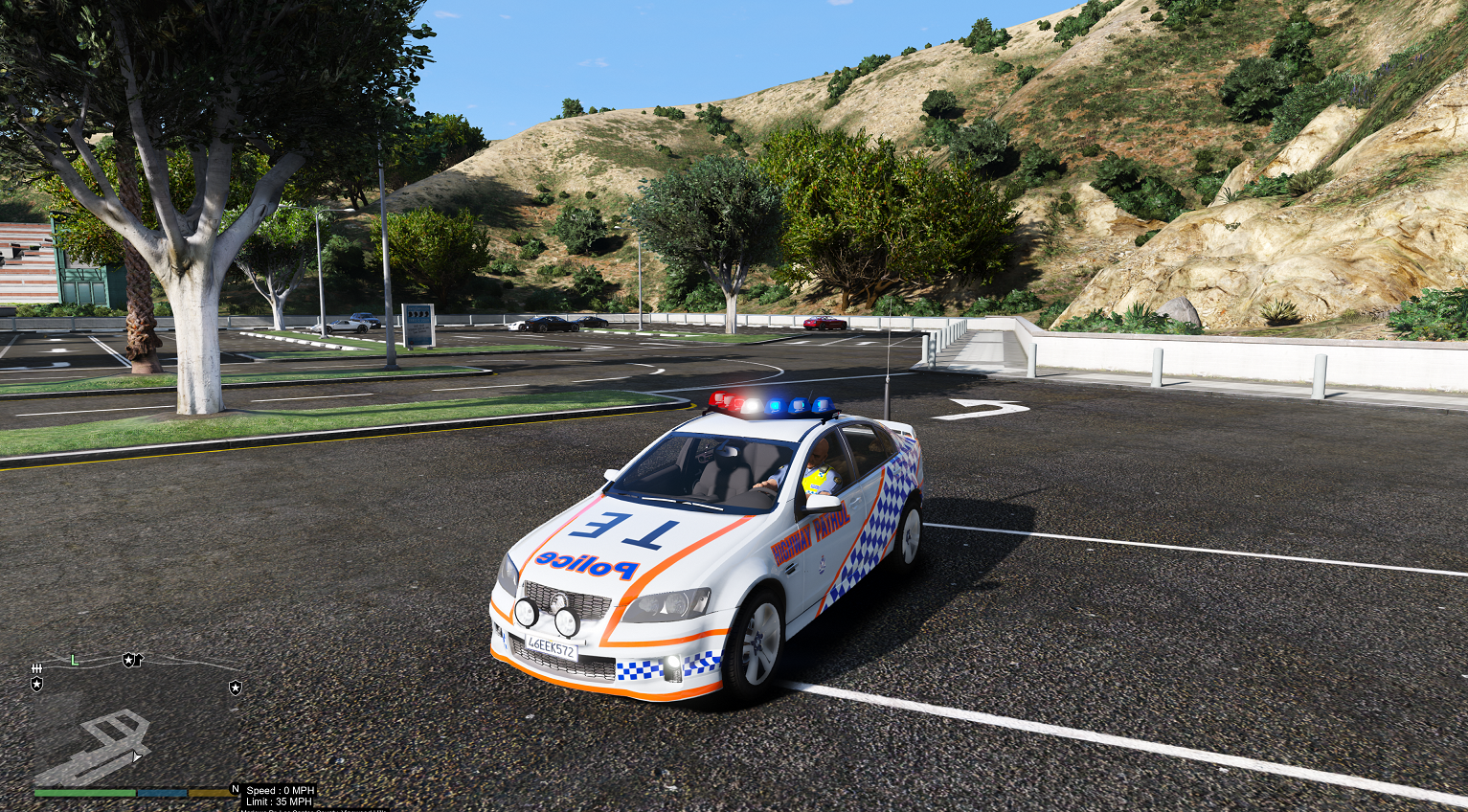Select police shield blip below the fence icon

click(37, 684)
